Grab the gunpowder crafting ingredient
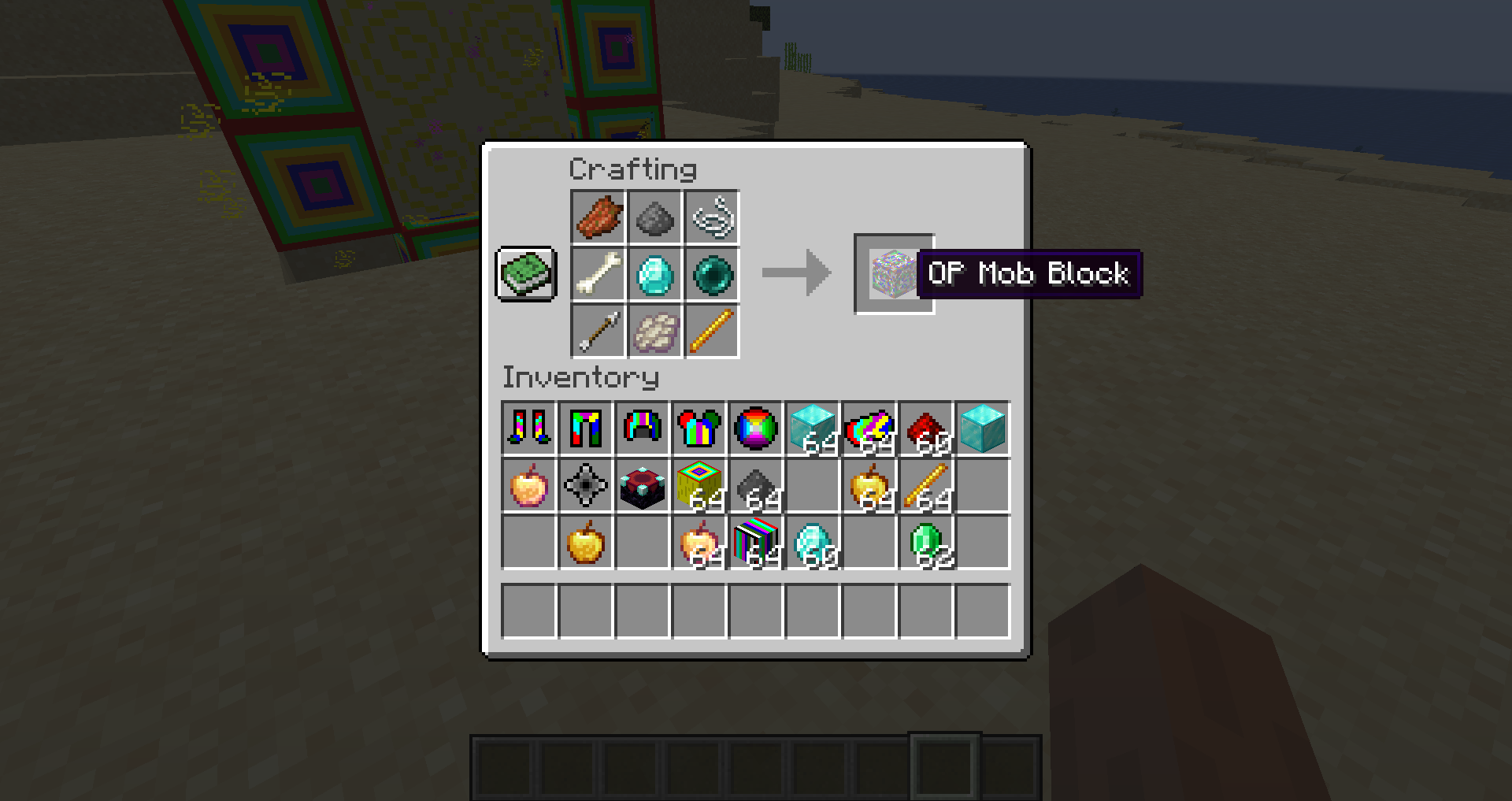1512x801 pixels. point(654,218)
